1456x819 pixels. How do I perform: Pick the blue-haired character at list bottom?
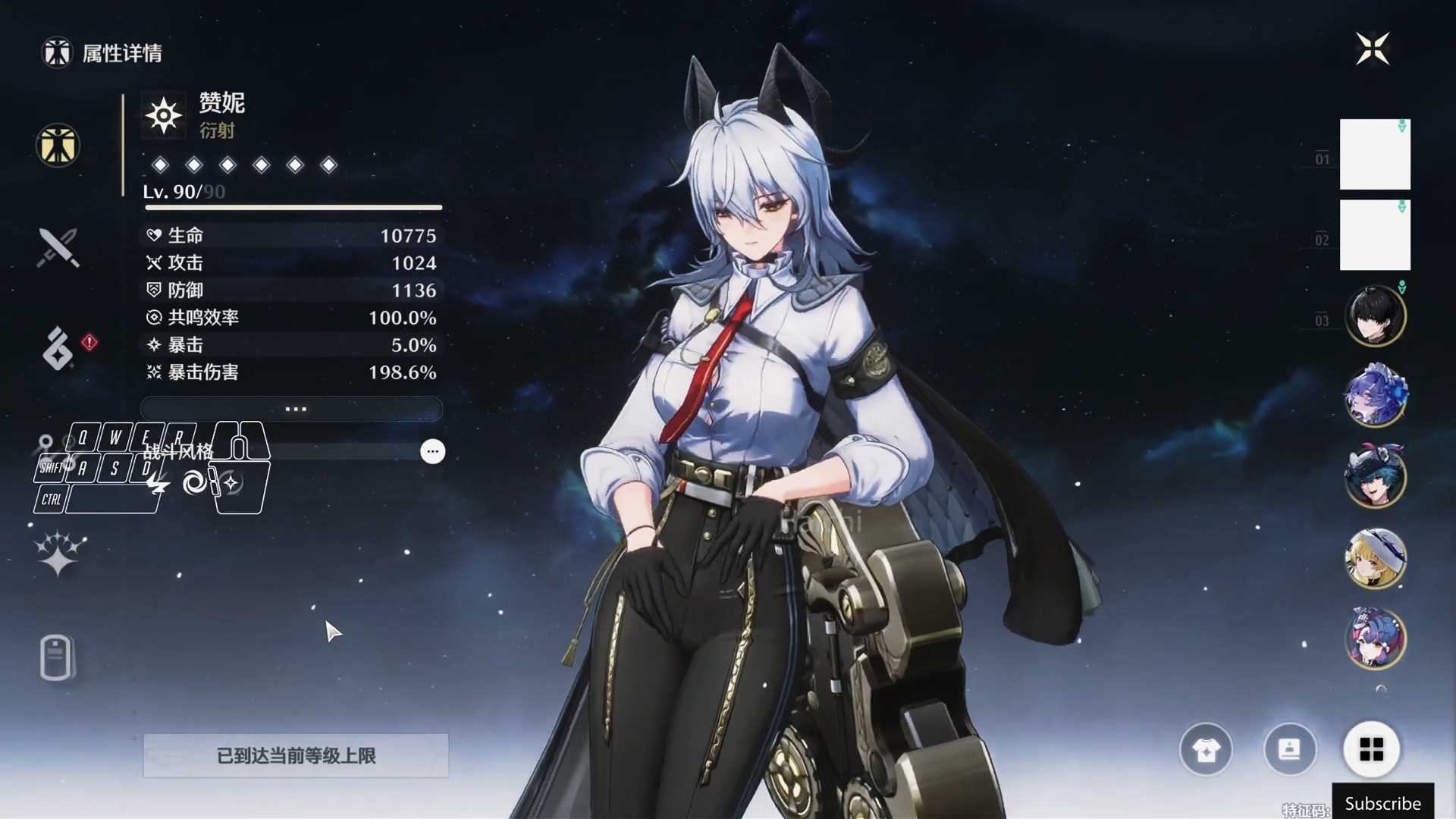(x=1374, y=638)
